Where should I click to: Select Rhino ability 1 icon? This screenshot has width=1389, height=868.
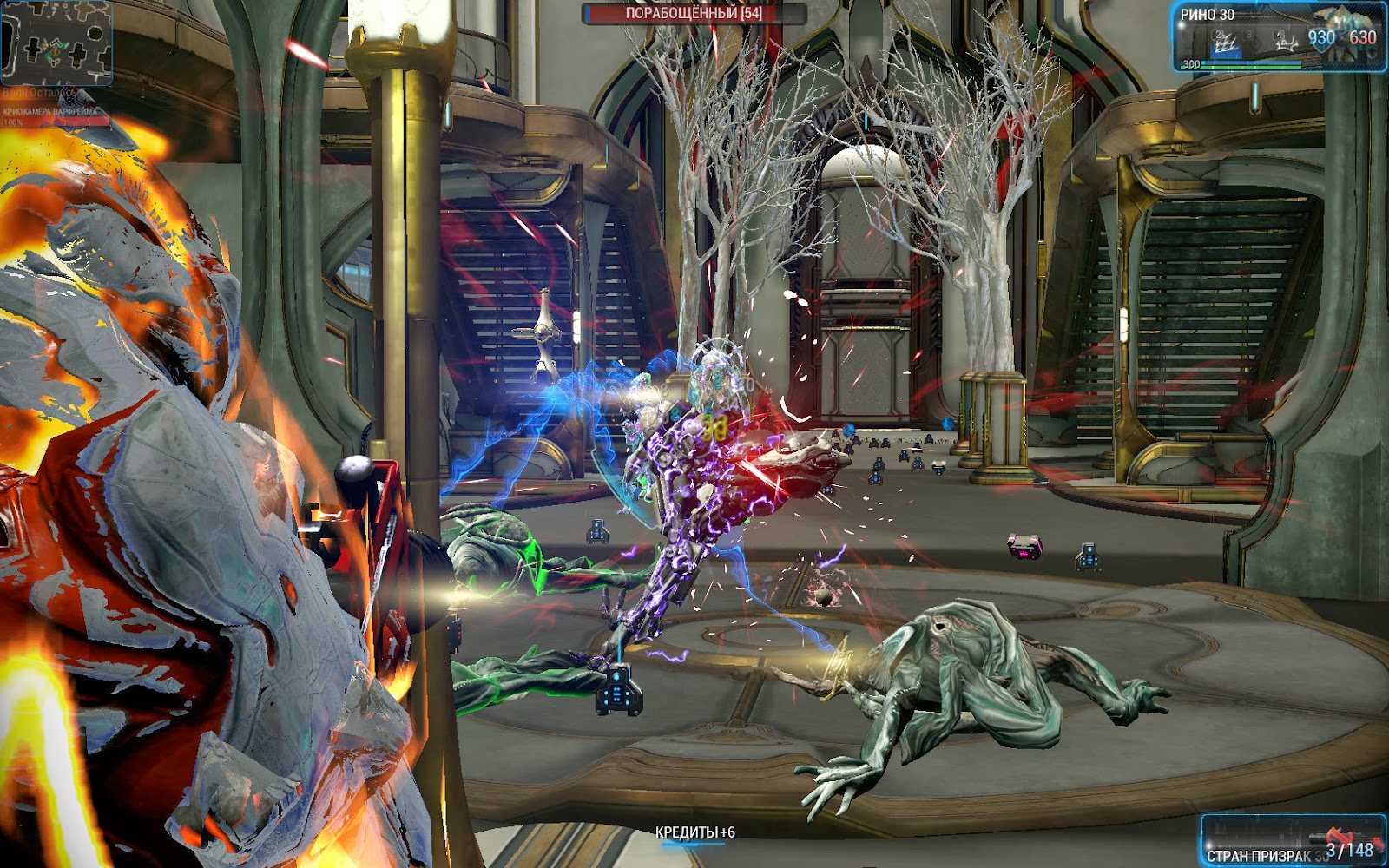(x=1187, y=35)
